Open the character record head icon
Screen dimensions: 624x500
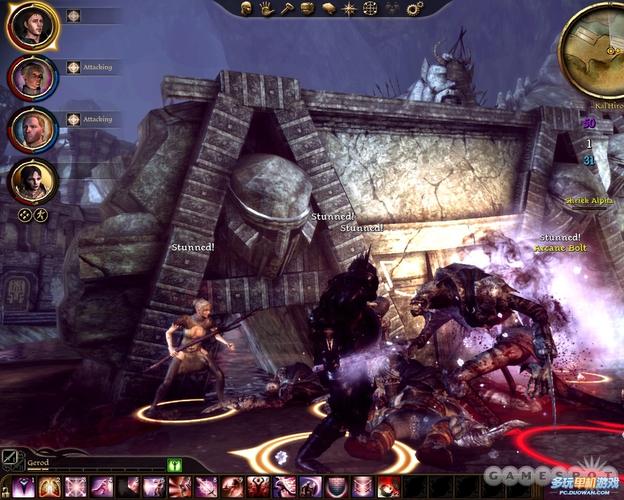tap(244, 8)
